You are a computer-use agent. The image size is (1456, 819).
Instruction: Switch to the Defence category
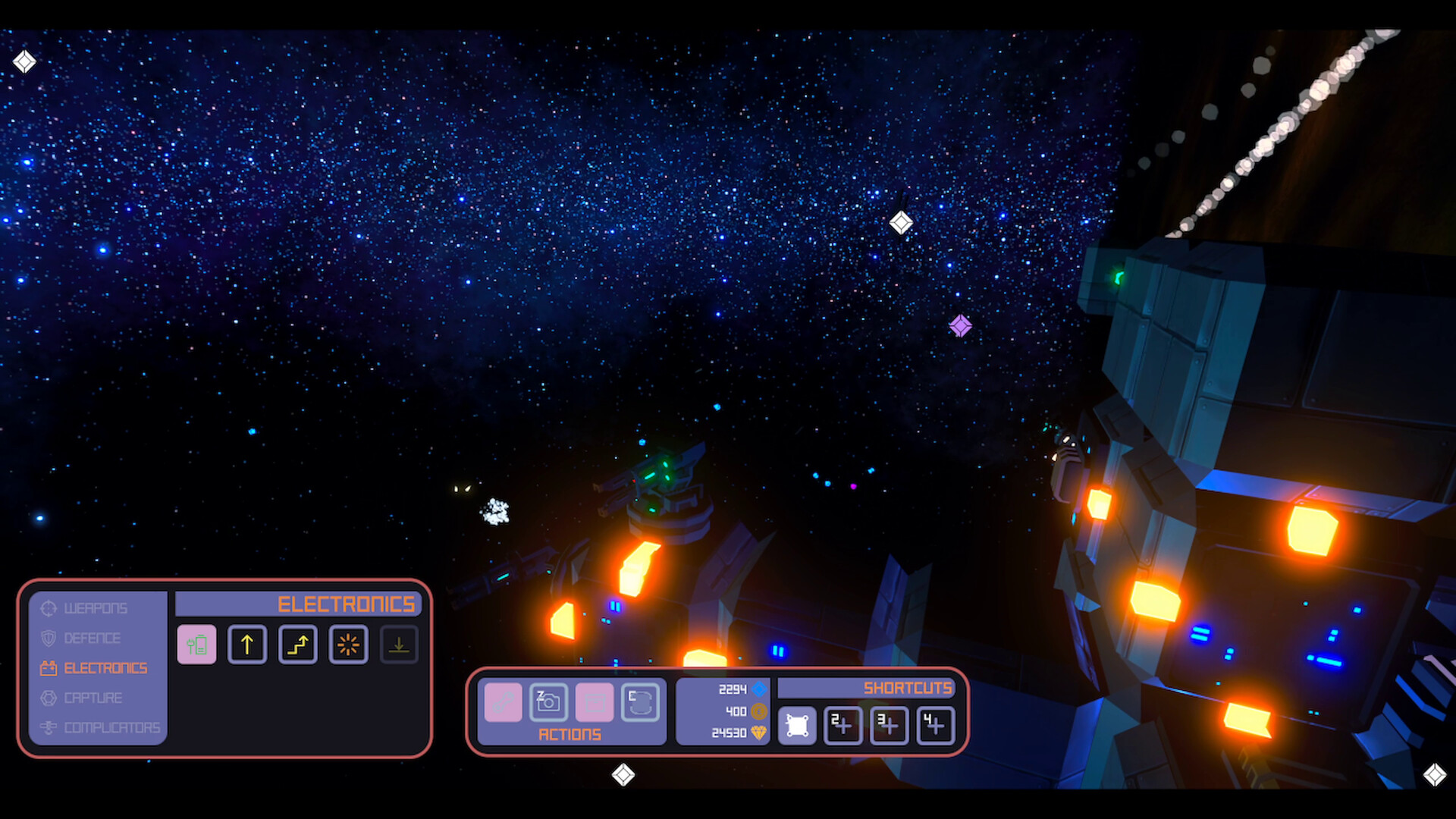pos(93,638)
